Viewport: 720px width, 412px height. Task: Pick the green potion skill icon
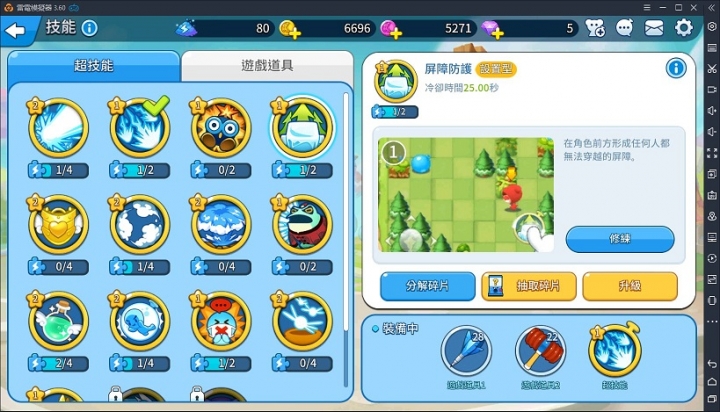tap(58, 321)
